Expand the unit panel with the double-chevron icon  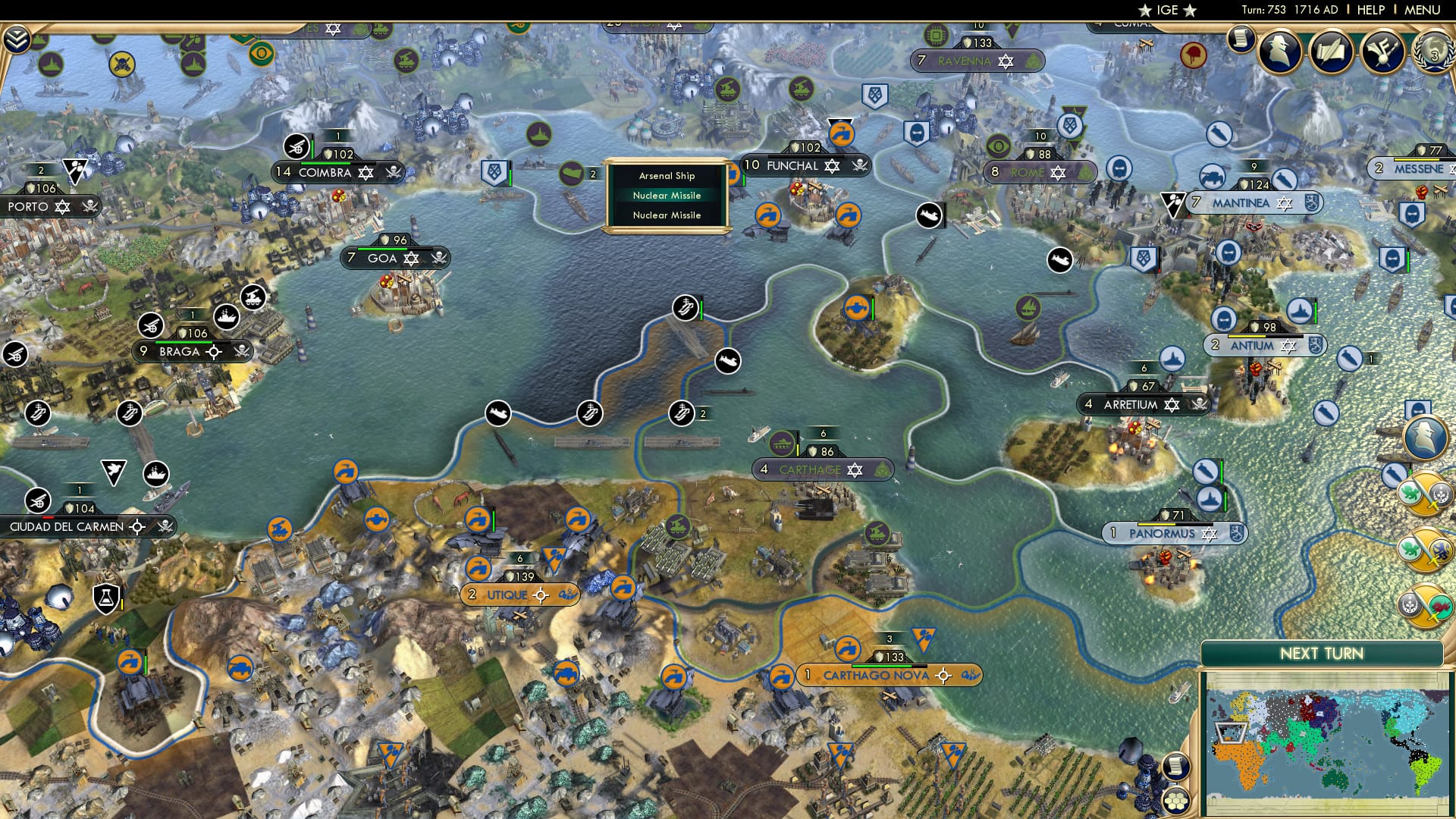coord(17,38)
